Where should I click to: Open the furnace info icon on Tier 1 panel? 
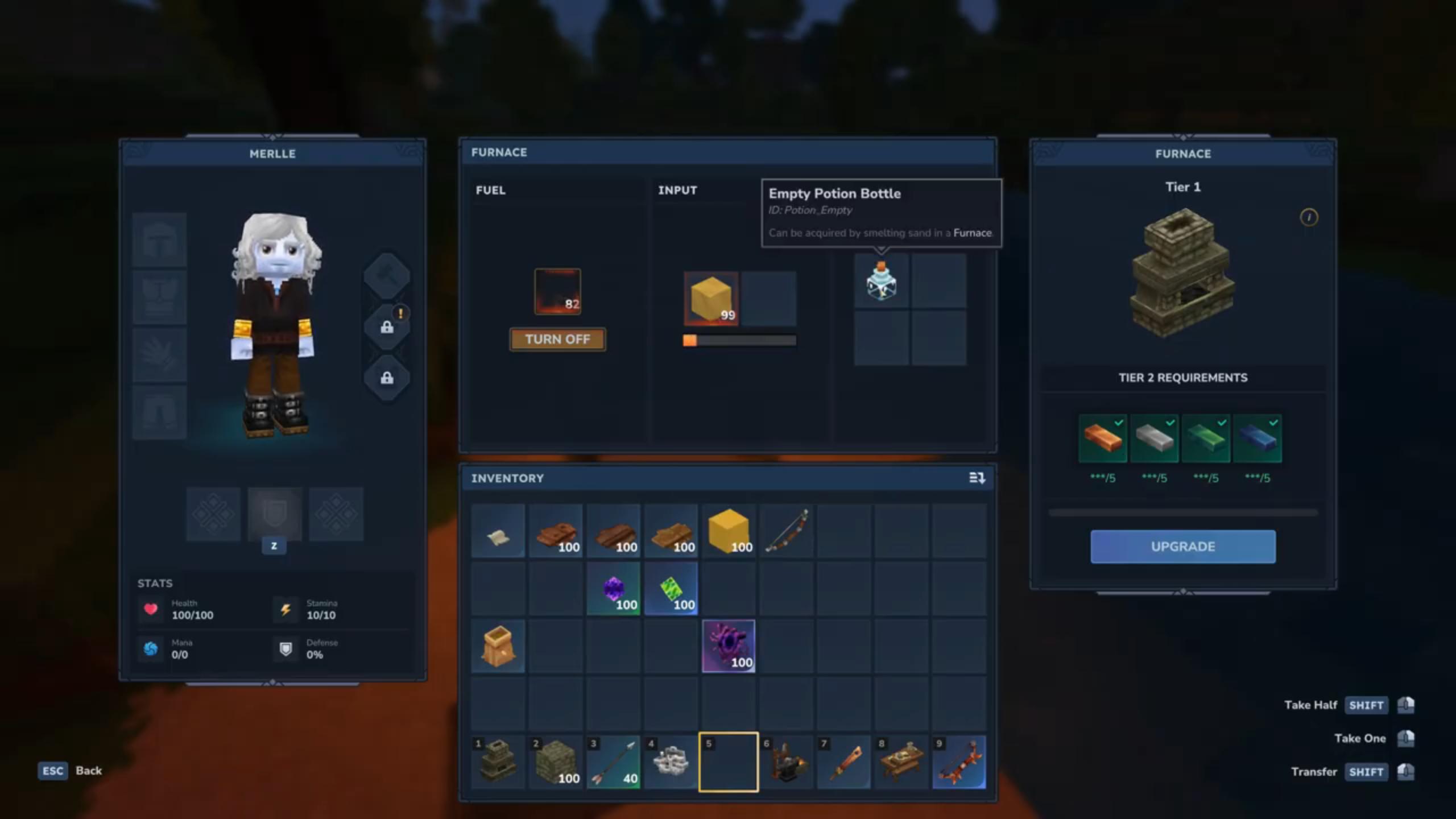(x=1309, y=218)
